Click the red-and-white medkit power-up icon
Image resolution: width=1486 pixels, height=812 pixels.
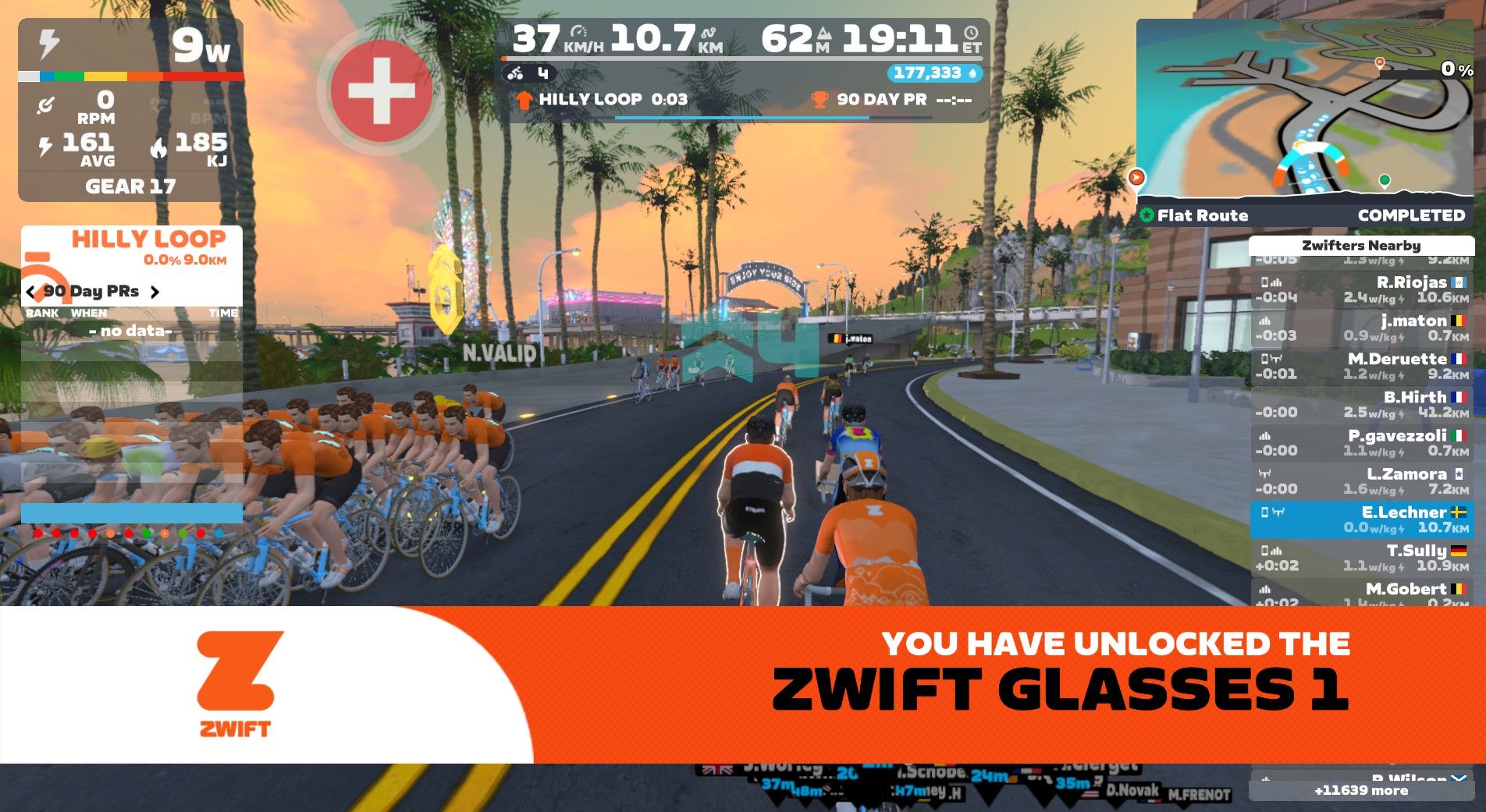pos(381,91)
